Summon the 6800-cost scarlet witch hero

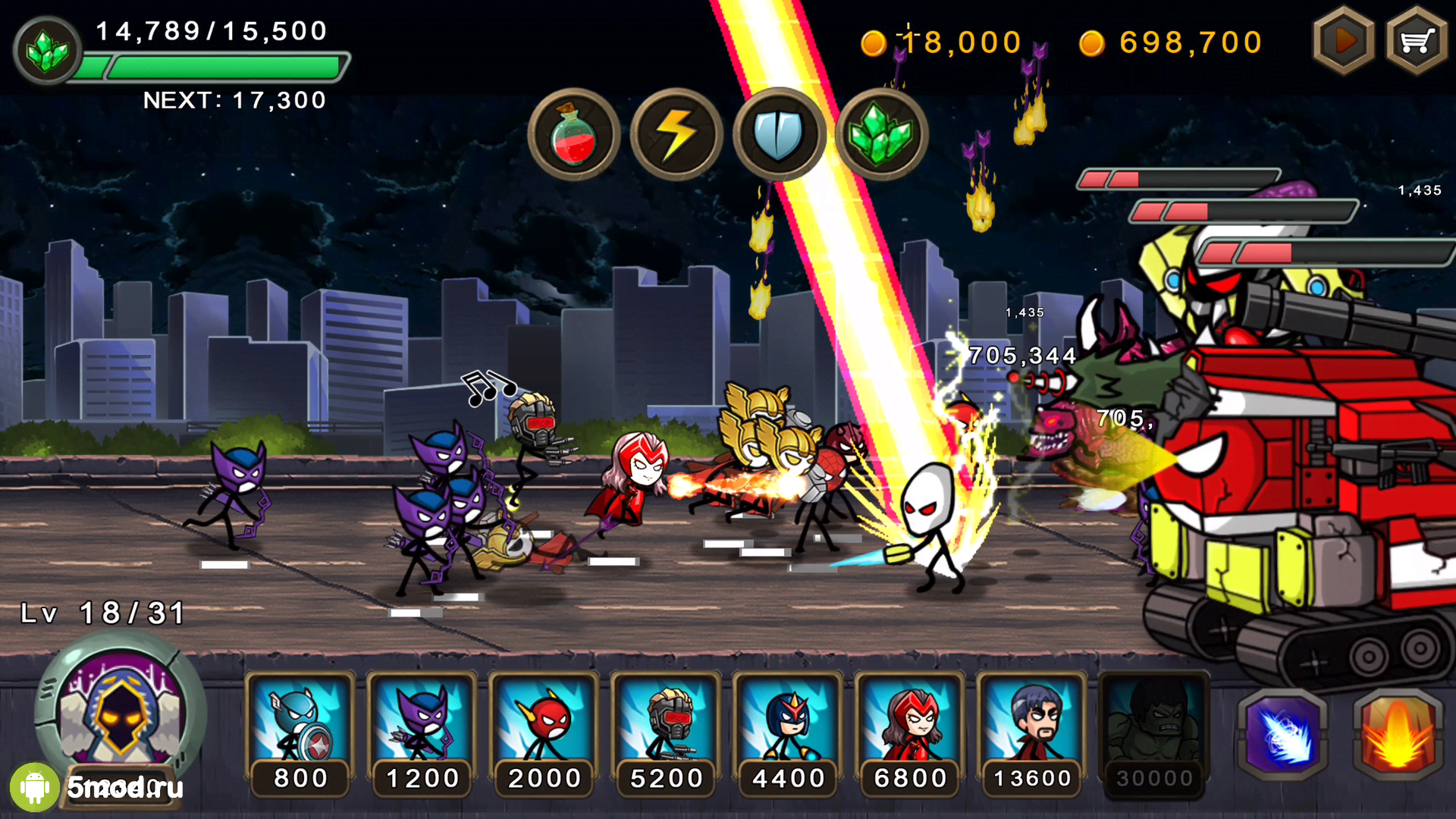click(x=911, y=732)
